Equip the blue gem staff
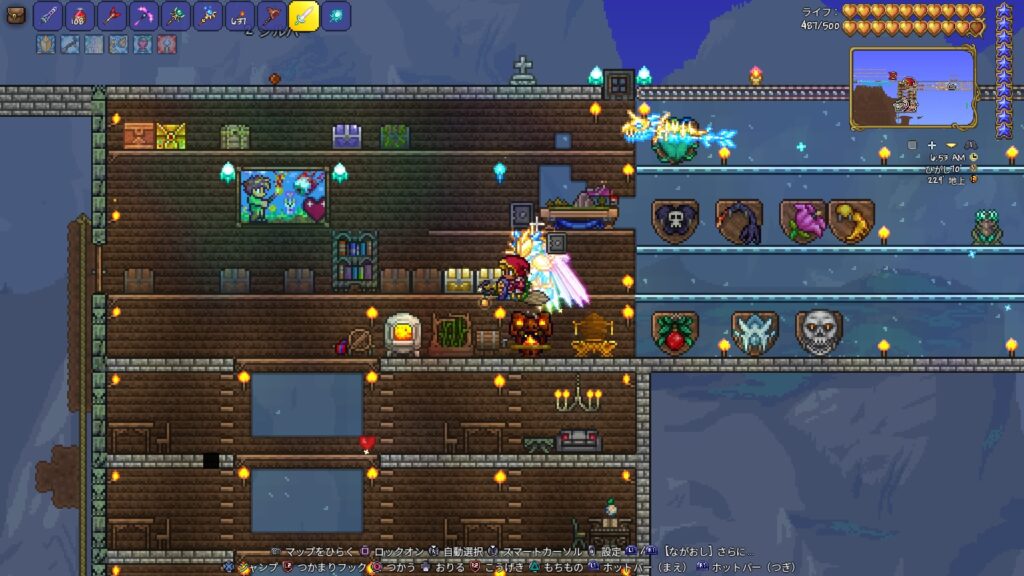1024x576 pixels. tap(207, 16)
